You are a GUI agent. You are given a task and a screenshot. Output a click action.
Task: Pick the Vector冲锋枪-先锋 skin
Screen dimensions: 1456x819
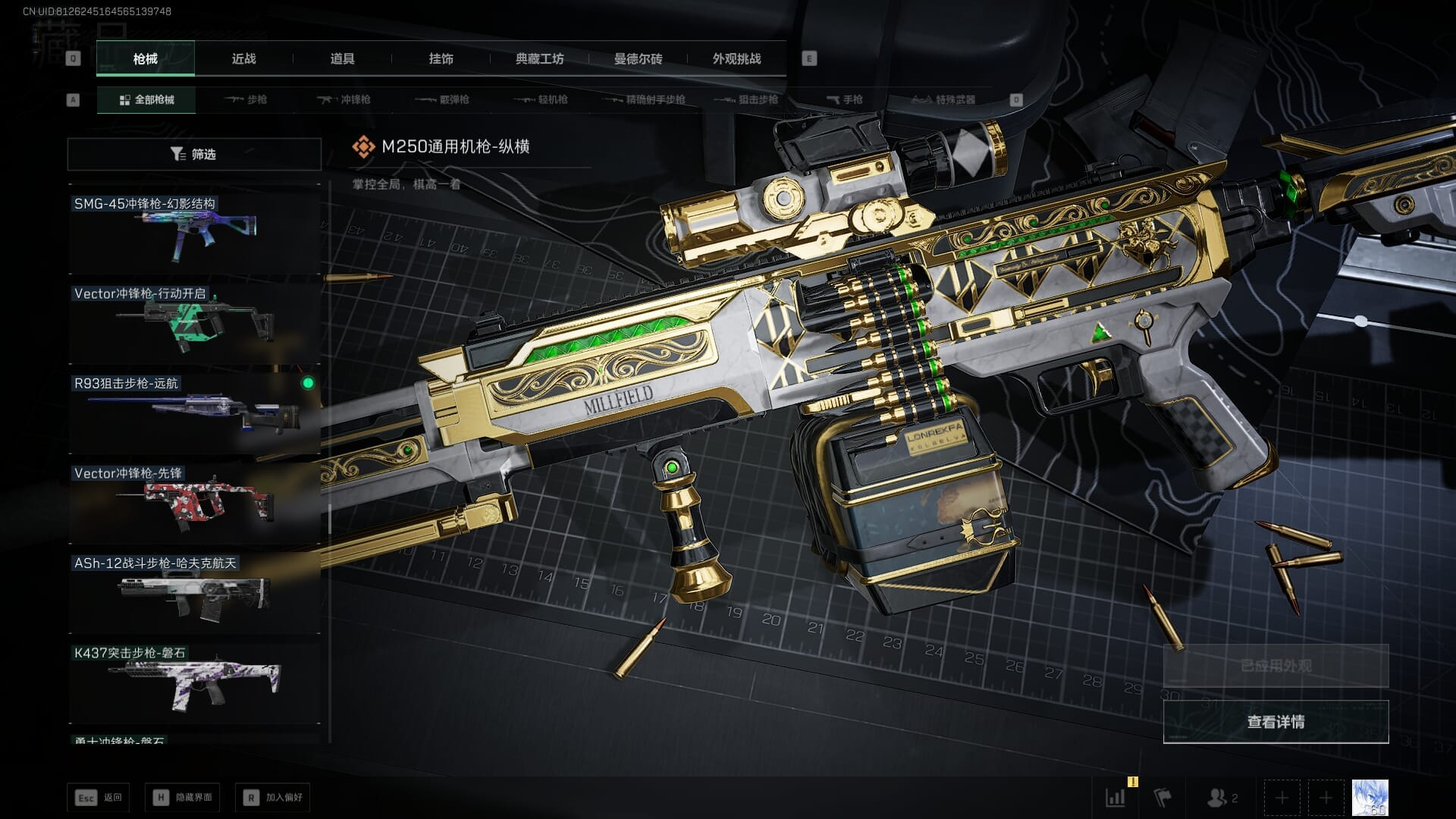[x=194, y=502]
